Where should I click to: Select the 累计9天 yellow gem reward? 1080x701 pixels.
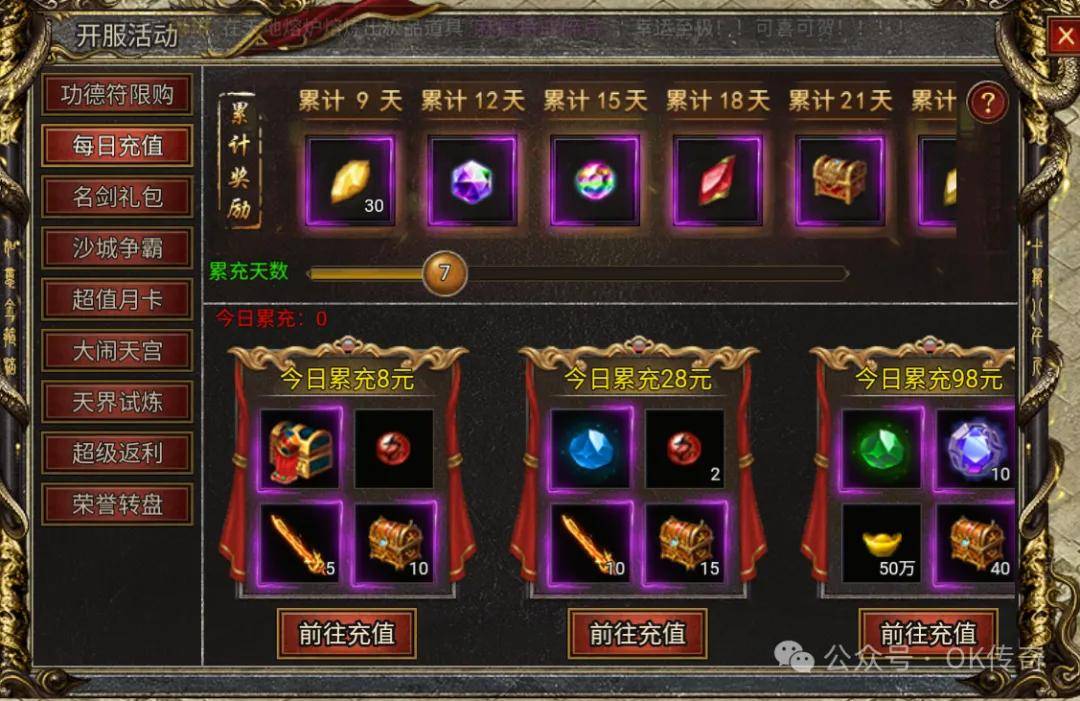point(350,181)
